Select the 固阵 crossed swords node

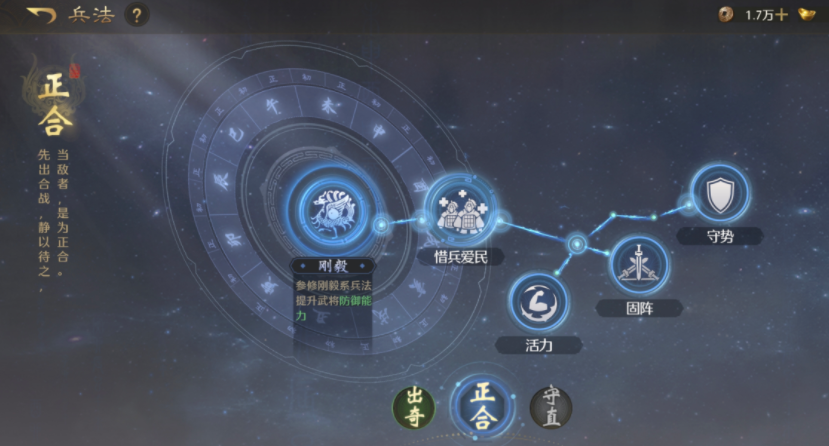637,264
